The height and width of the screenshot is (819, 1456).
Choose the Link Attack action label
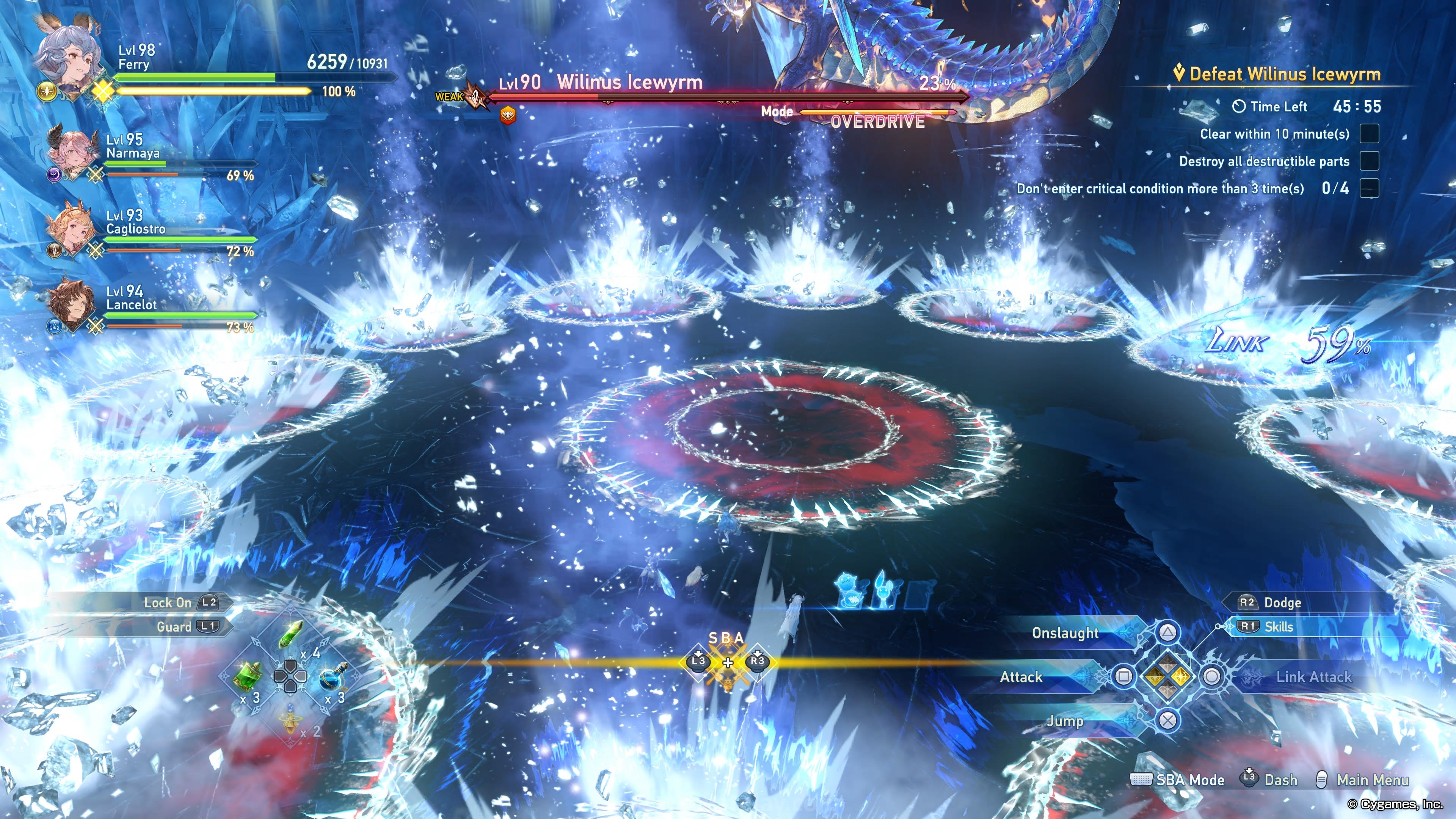(x=1313, y=677)
